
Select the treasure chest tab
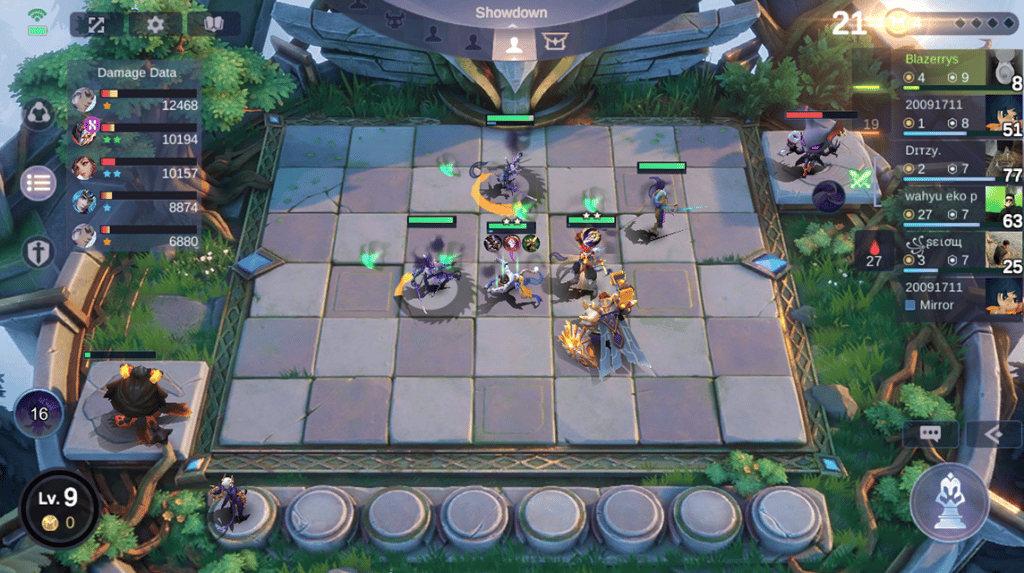[553, 42]
